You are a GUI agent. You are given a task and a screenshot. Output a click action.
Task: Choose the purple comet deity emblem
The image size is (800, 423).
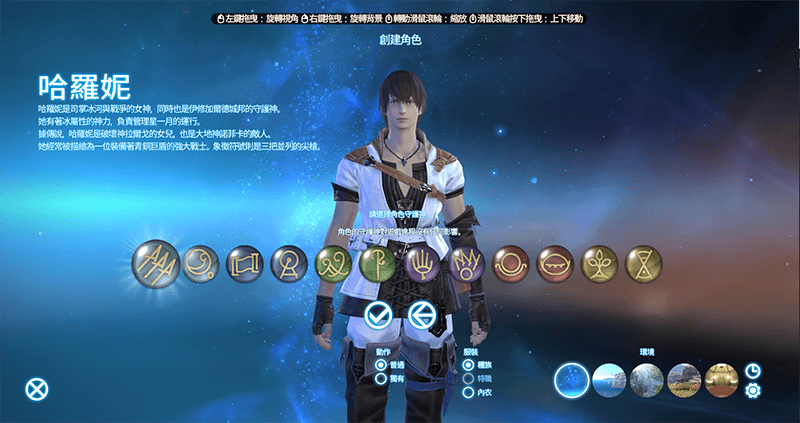tap(467, 264)
